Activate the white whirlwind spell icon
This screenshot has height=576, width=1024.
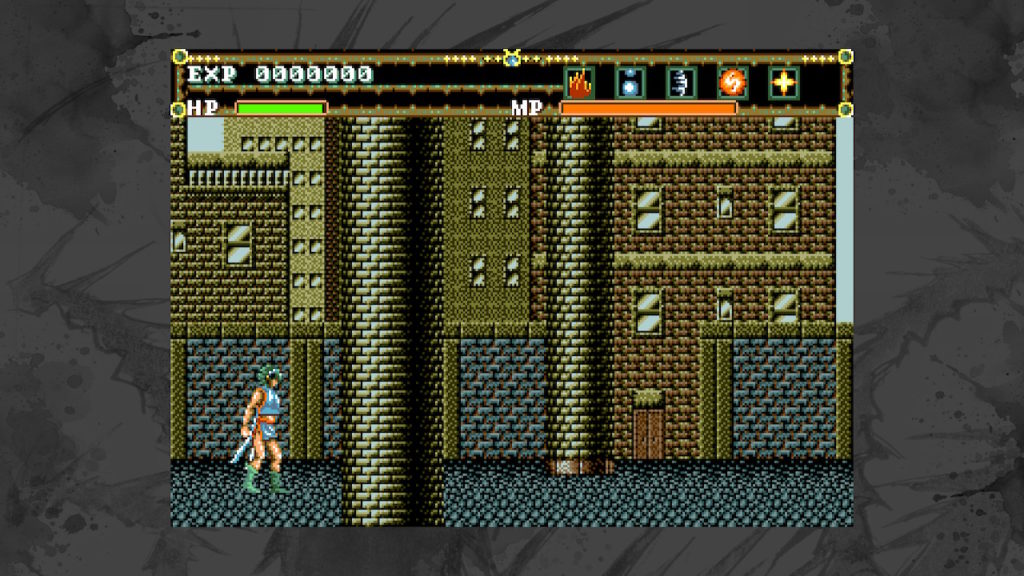(x=681, y=83)
